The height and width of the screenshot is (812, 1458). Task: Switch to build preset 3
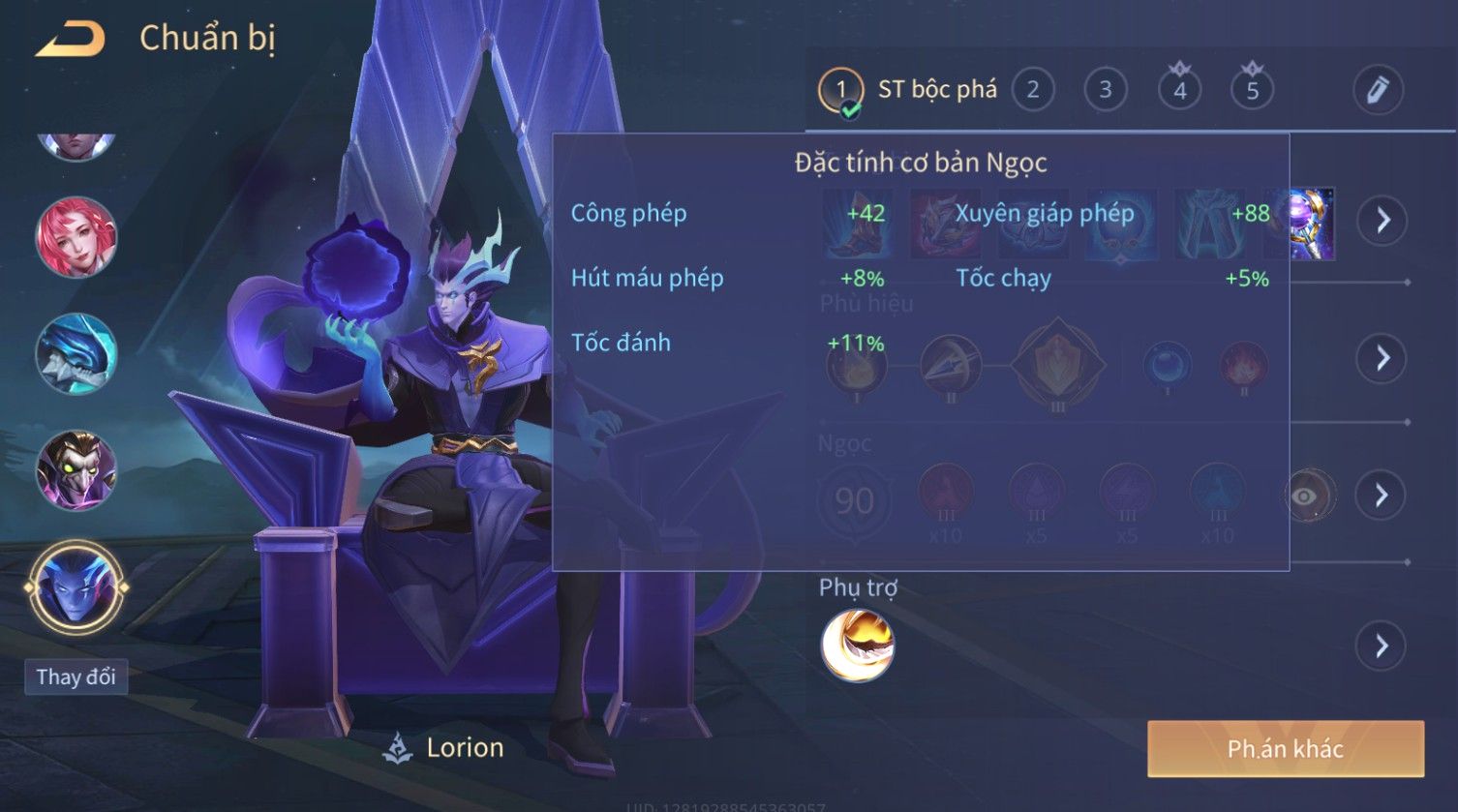tap(1105, 90)
